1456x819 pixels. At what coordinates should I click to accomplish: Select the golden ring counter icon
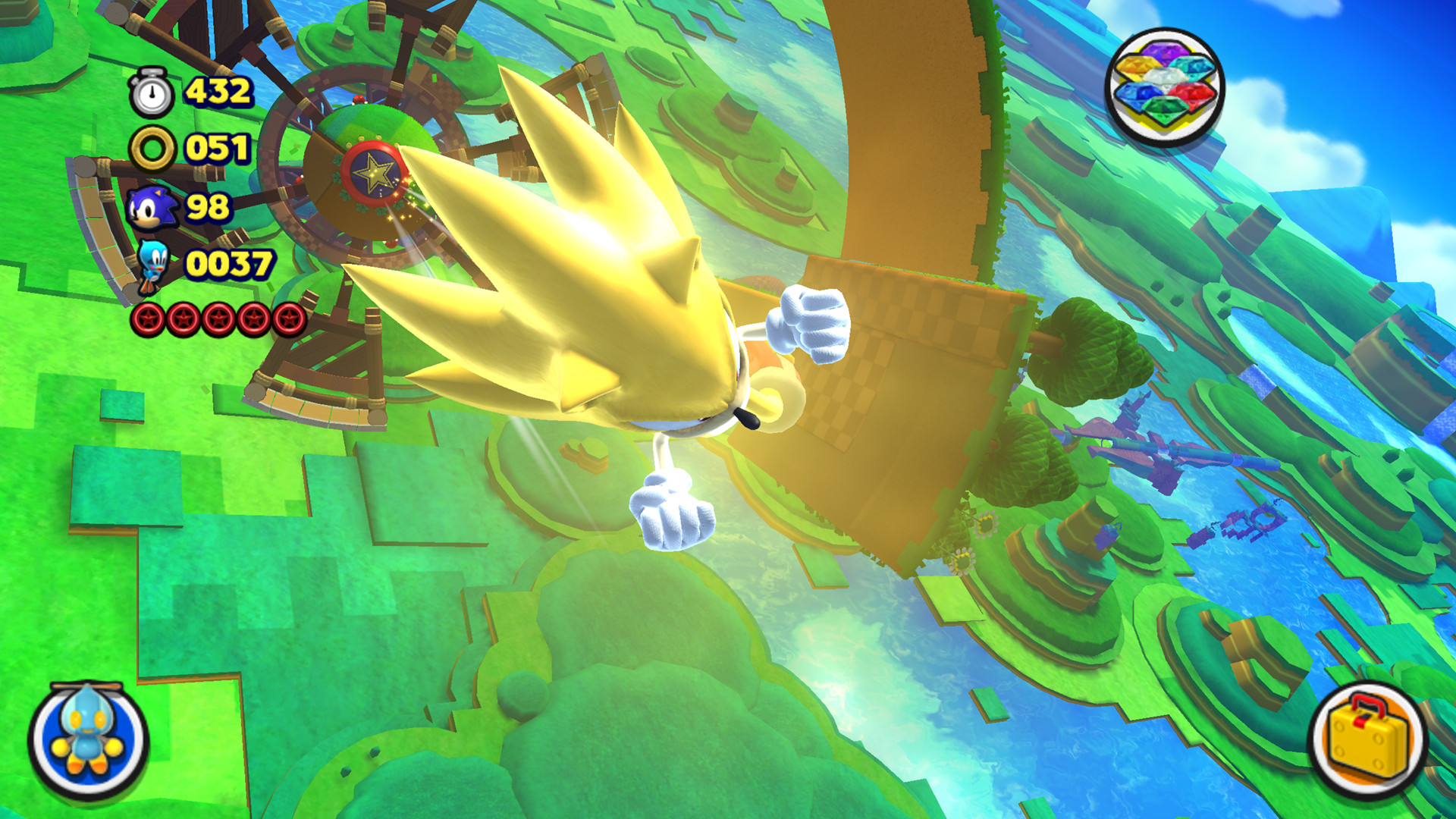(152, 148)
